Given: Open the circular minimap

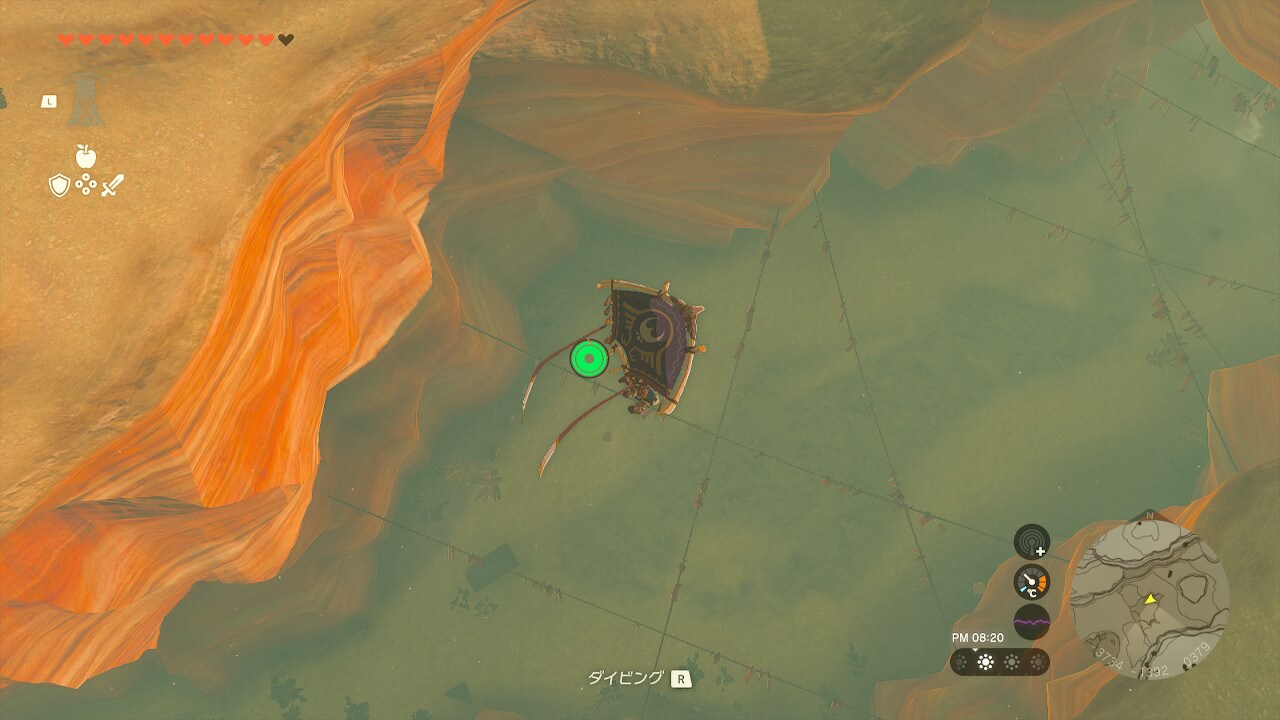Looking at the screenshot, I should click(x=1149, y=599).
